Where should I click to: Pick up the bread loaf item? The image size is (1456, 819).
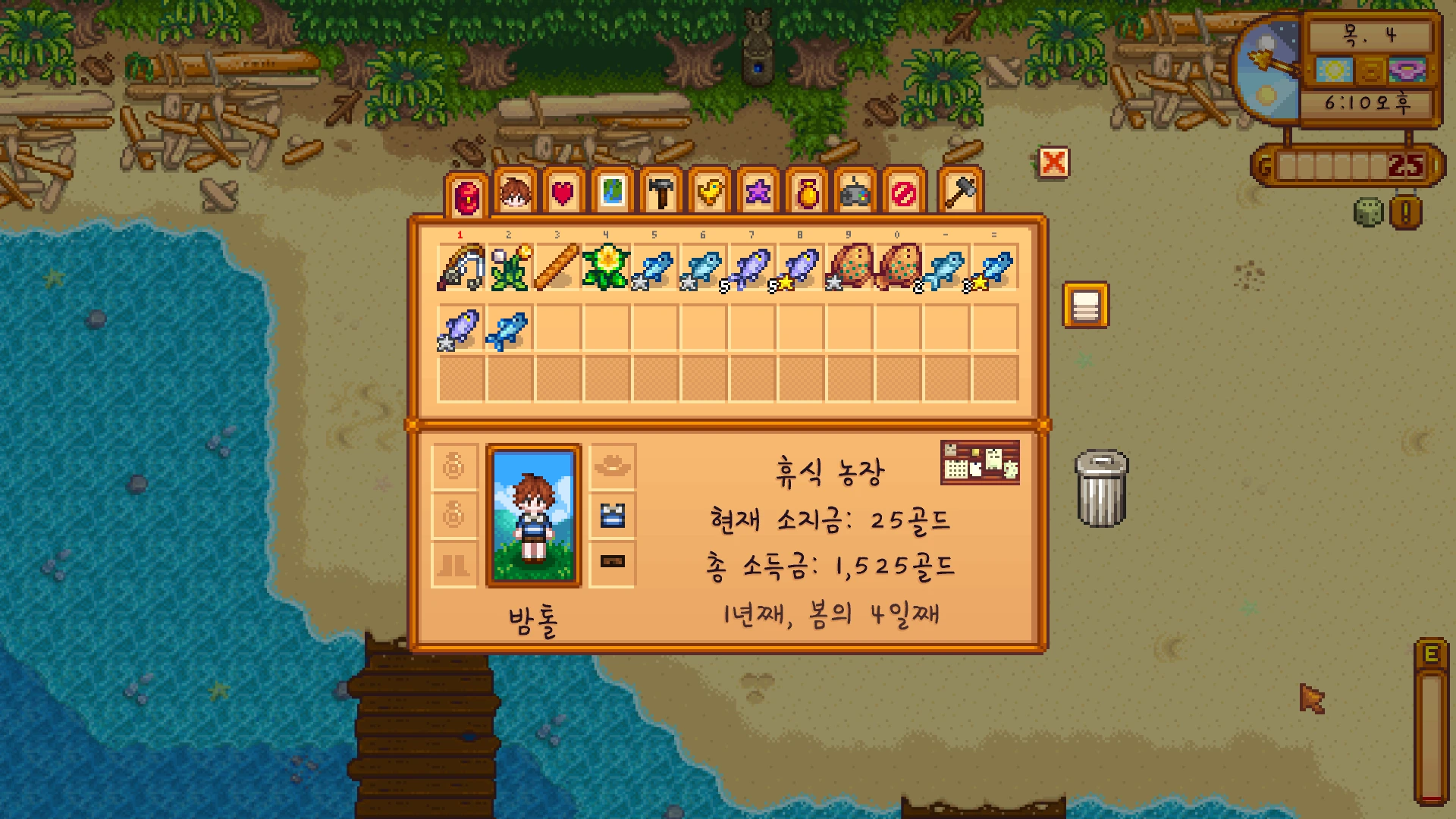point(558,267)
